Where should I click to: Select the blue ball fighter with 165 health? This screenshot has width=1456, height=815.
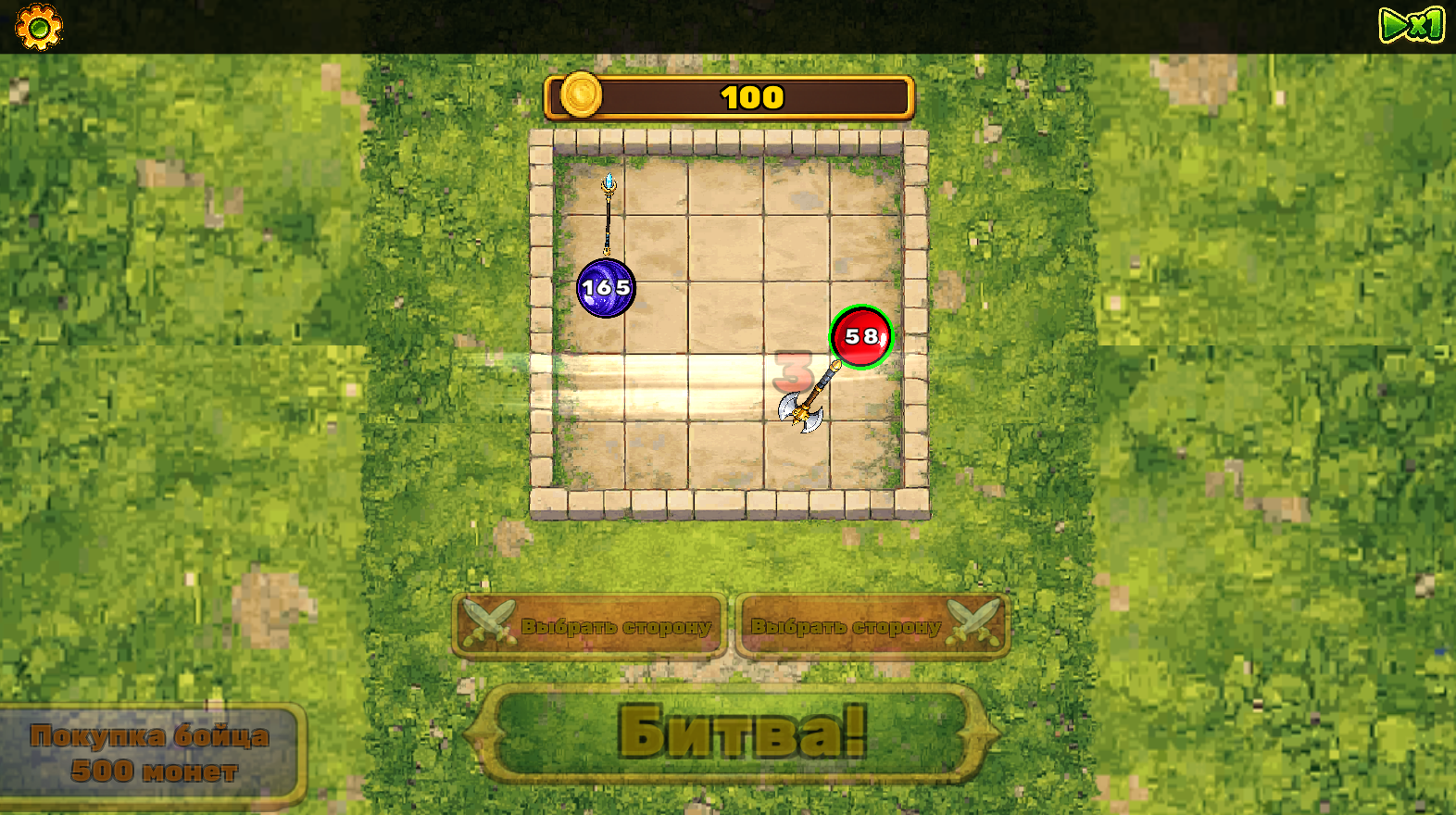point(607,288)
